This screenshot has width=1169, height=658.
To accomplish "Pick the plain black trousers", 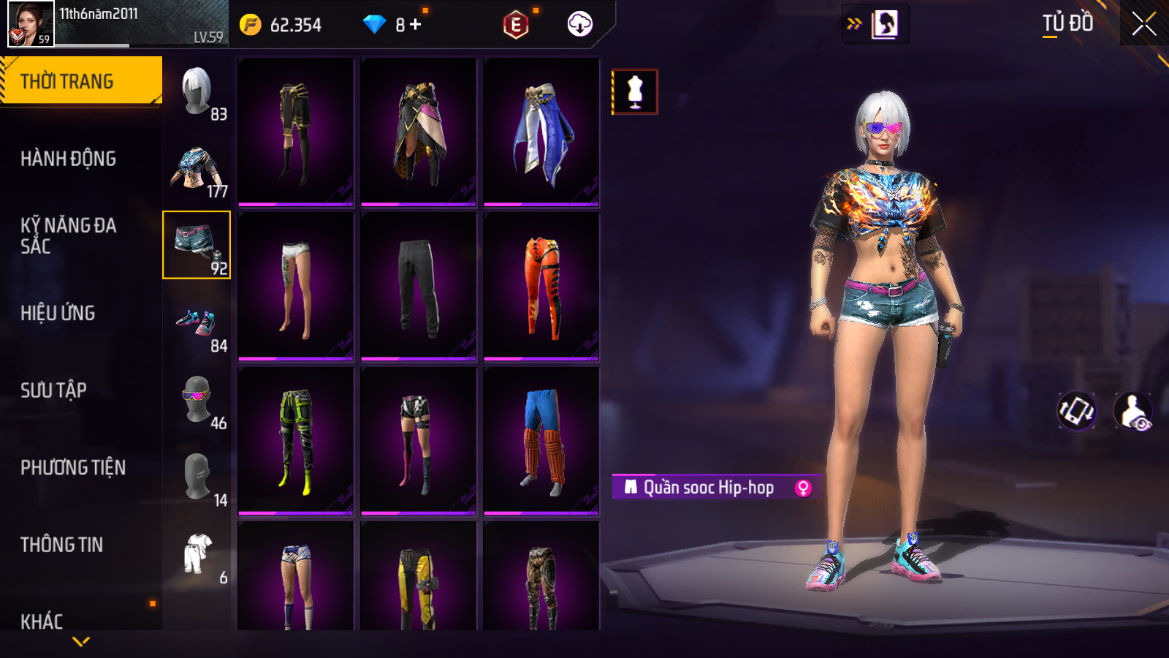I will [x=418, y=285].
